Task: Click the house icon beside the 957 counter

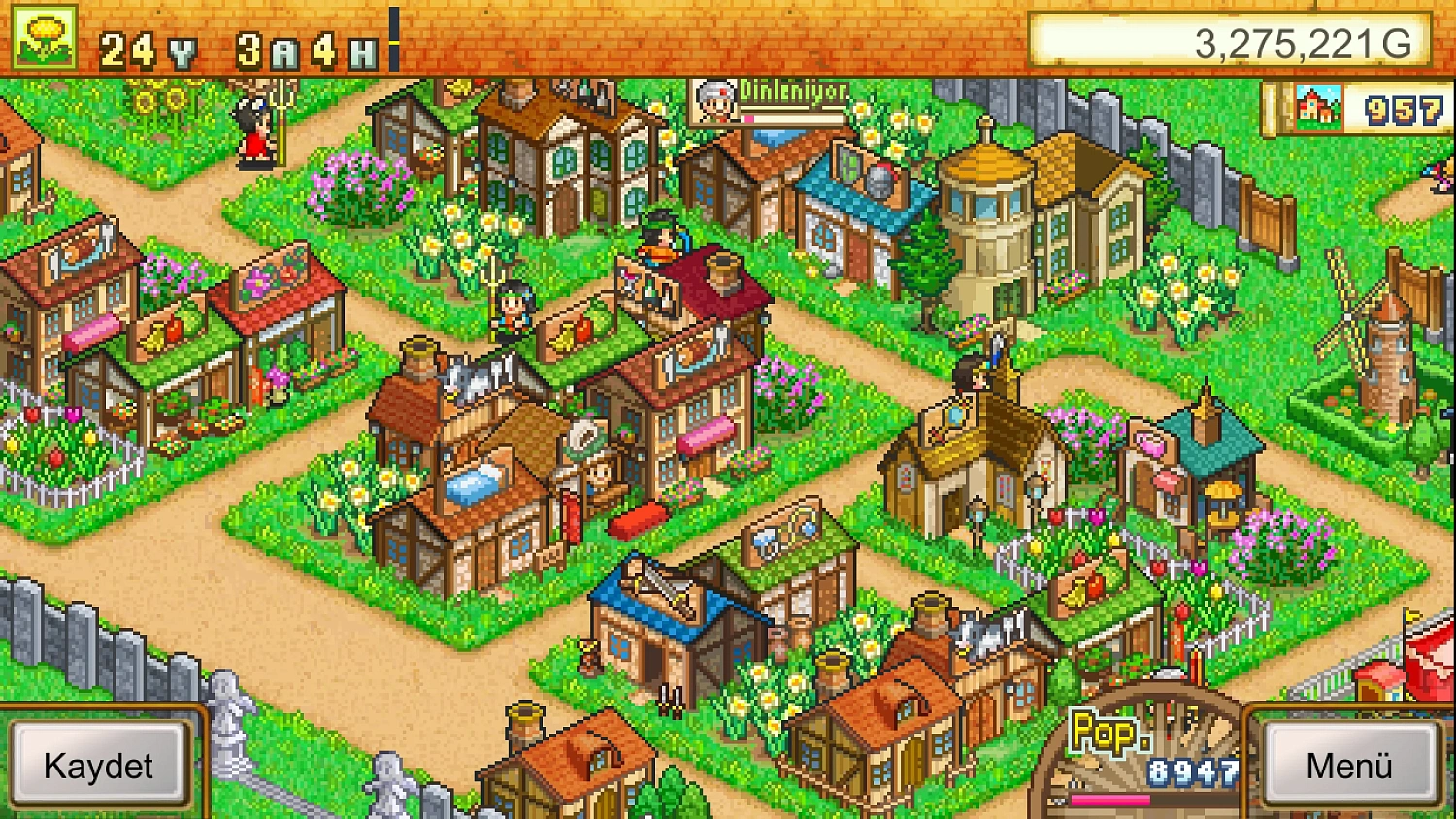Action: [x=1318, y=109]
